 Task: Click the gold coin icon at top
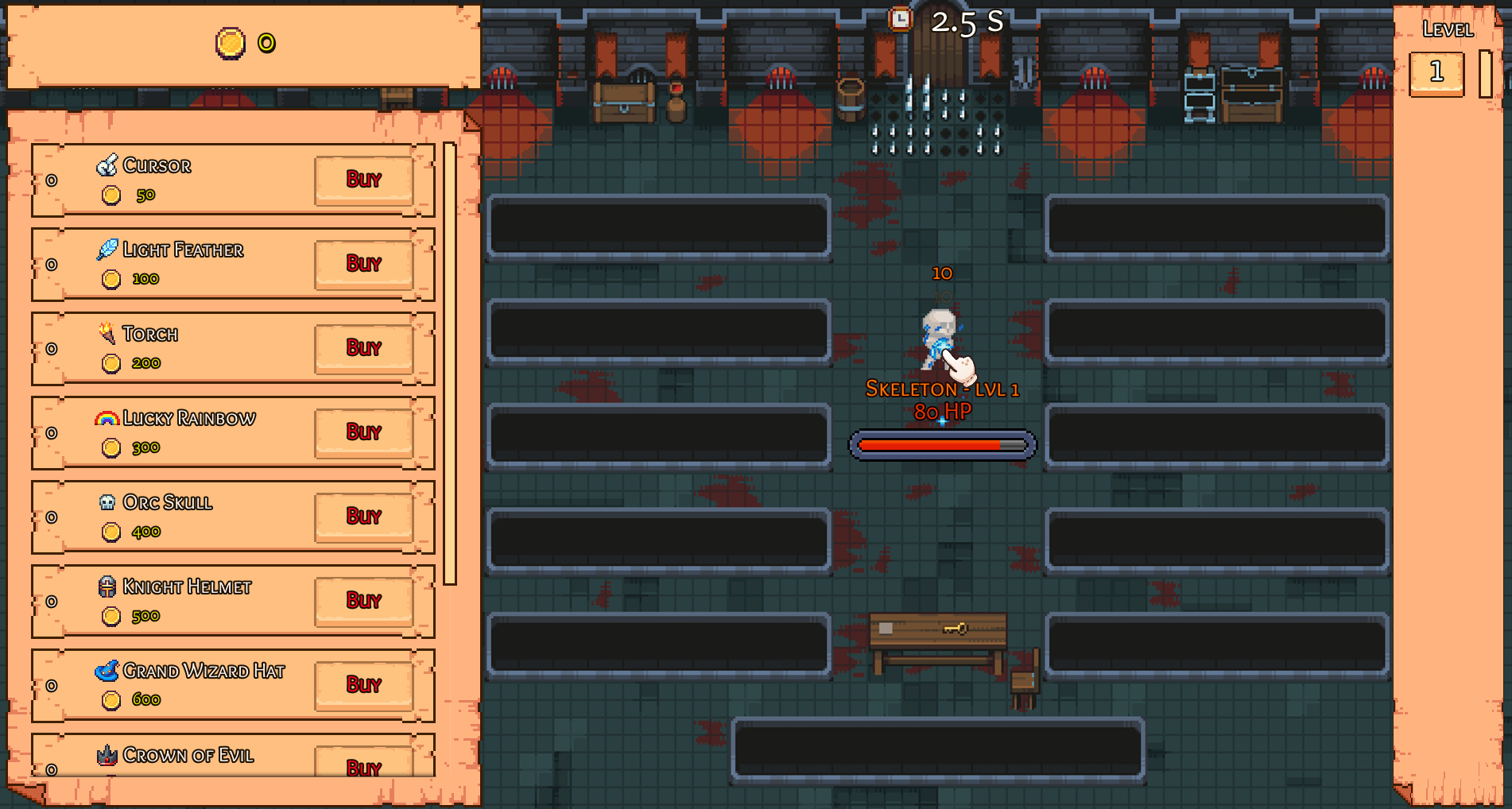(x=231, y=44)
